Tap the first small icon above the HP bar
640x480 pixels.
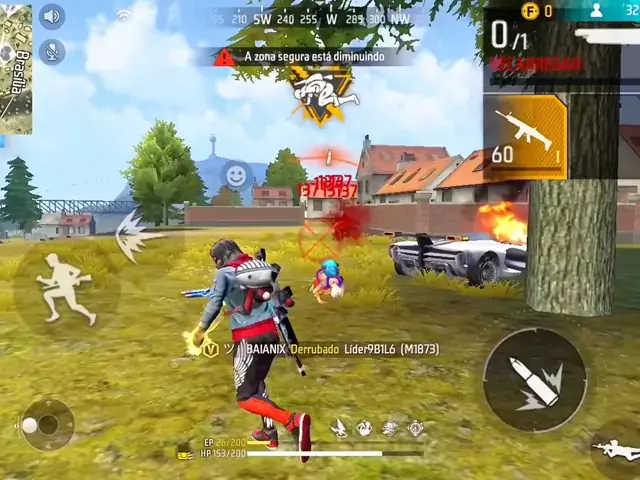coord(339,428)
